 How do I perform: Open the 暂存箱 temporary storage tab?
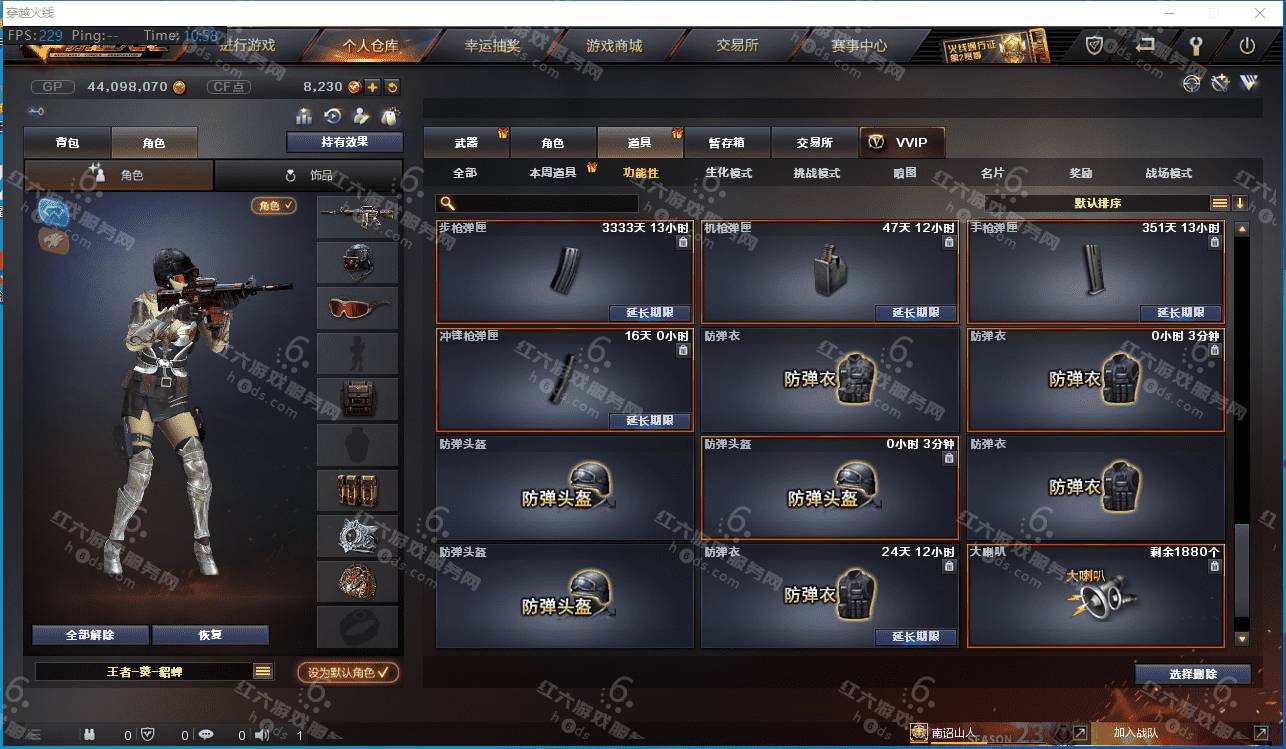pyautogui.click(x=726, y=143)
